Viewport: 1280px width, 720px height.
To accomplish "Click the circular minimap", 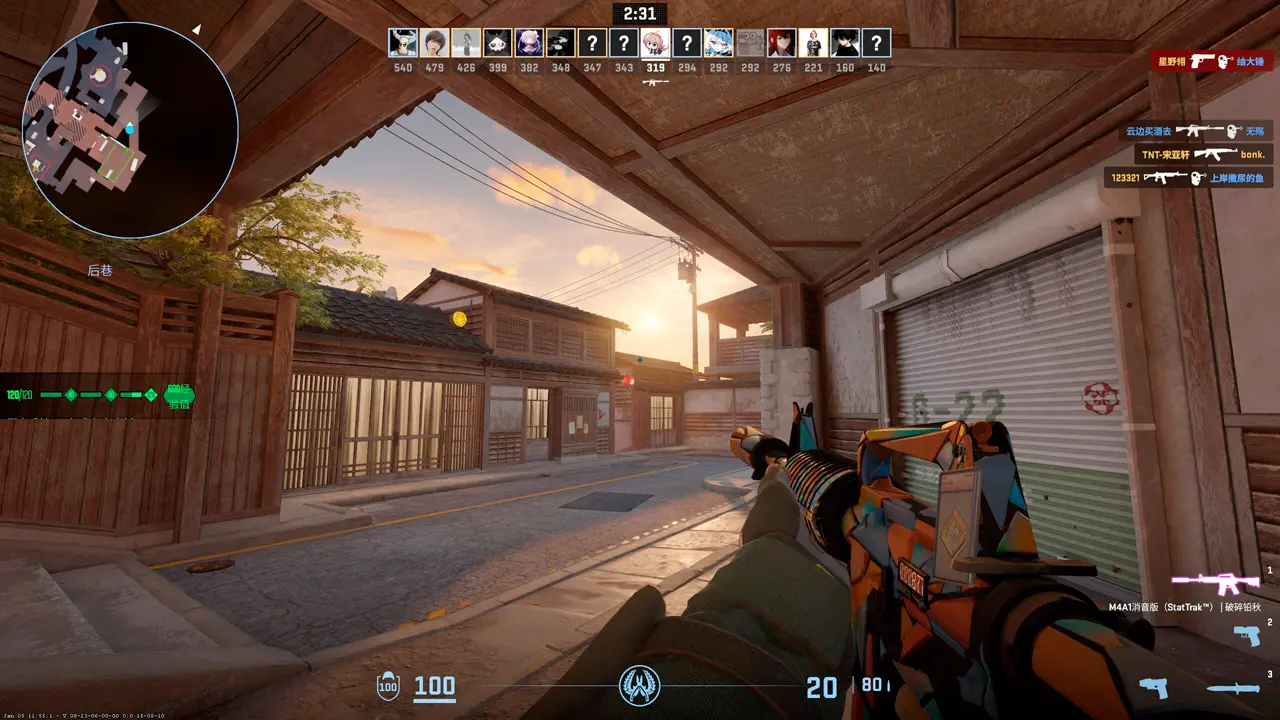I will (130, 130).
